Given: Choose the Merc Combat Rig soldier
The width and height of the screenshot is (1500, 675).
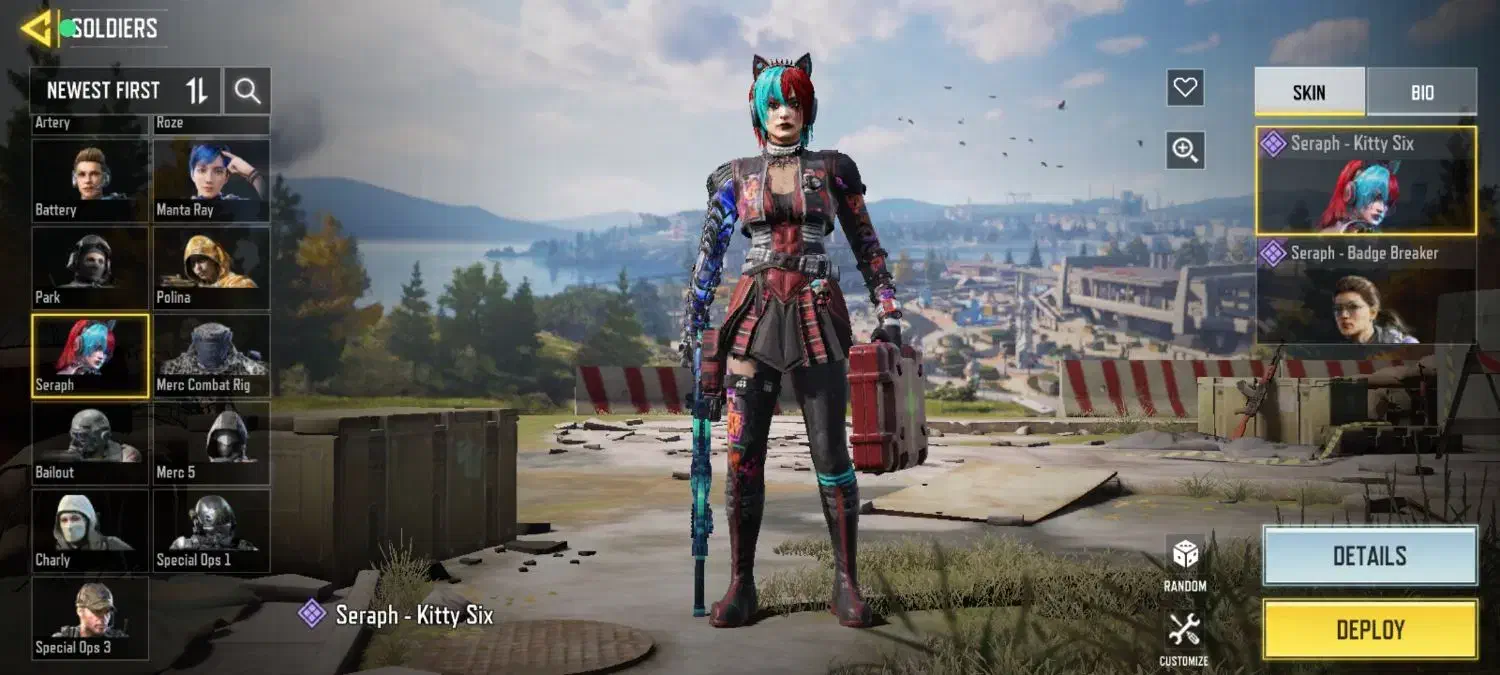Looking at the screenshot, I should tap(211, 355).
